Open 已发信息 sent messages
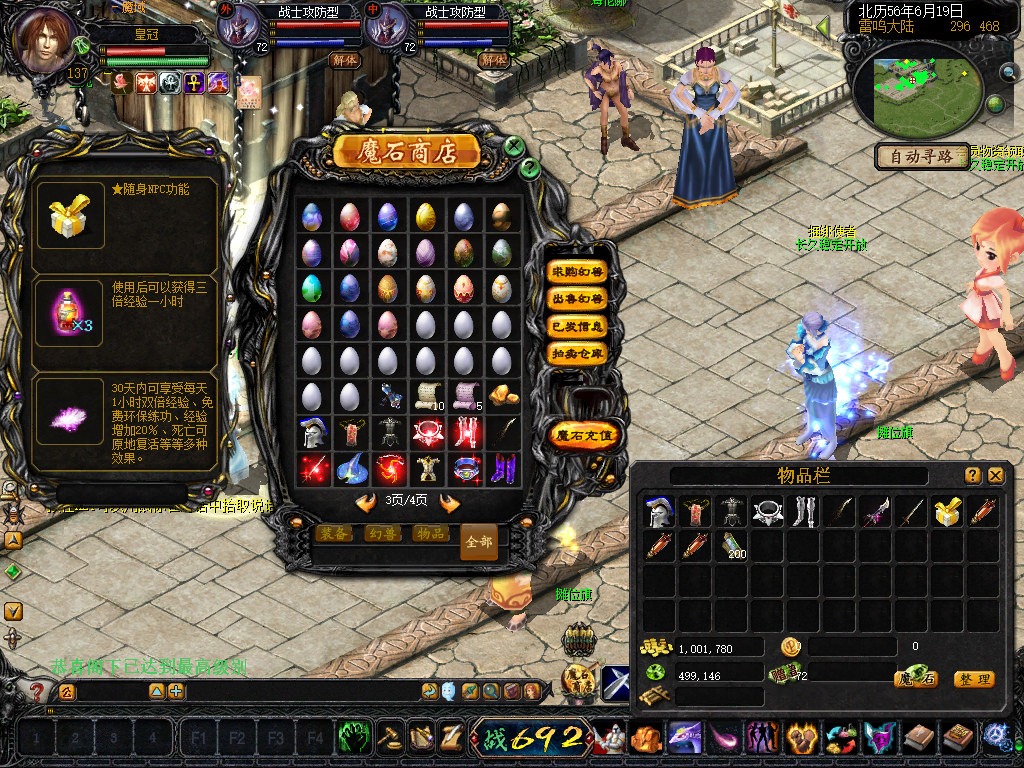This screenshot has width=1024, height=768. click(x=578, y=326)
